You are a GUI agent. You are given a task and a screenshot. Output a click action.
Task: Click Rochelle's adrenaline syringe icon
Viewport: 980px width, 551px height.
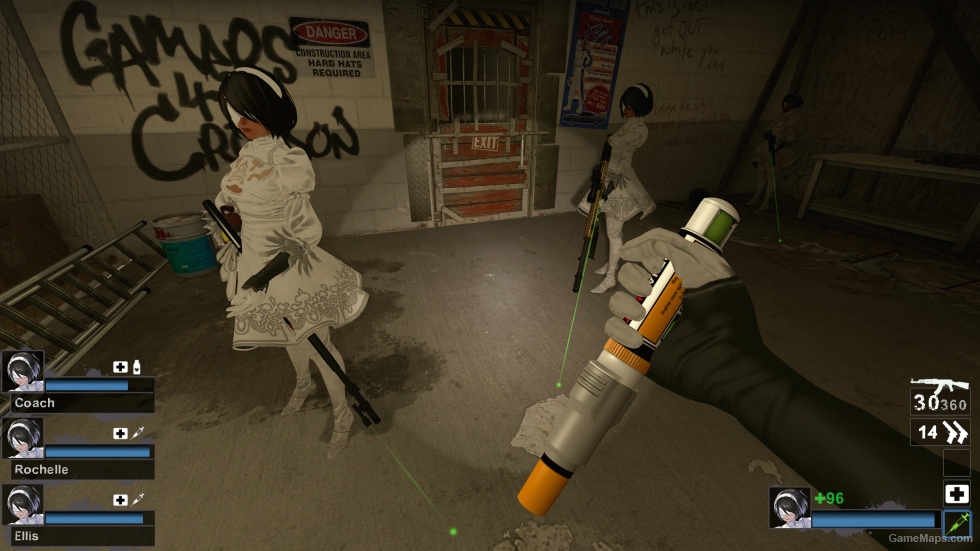click(x=137, y=433)
